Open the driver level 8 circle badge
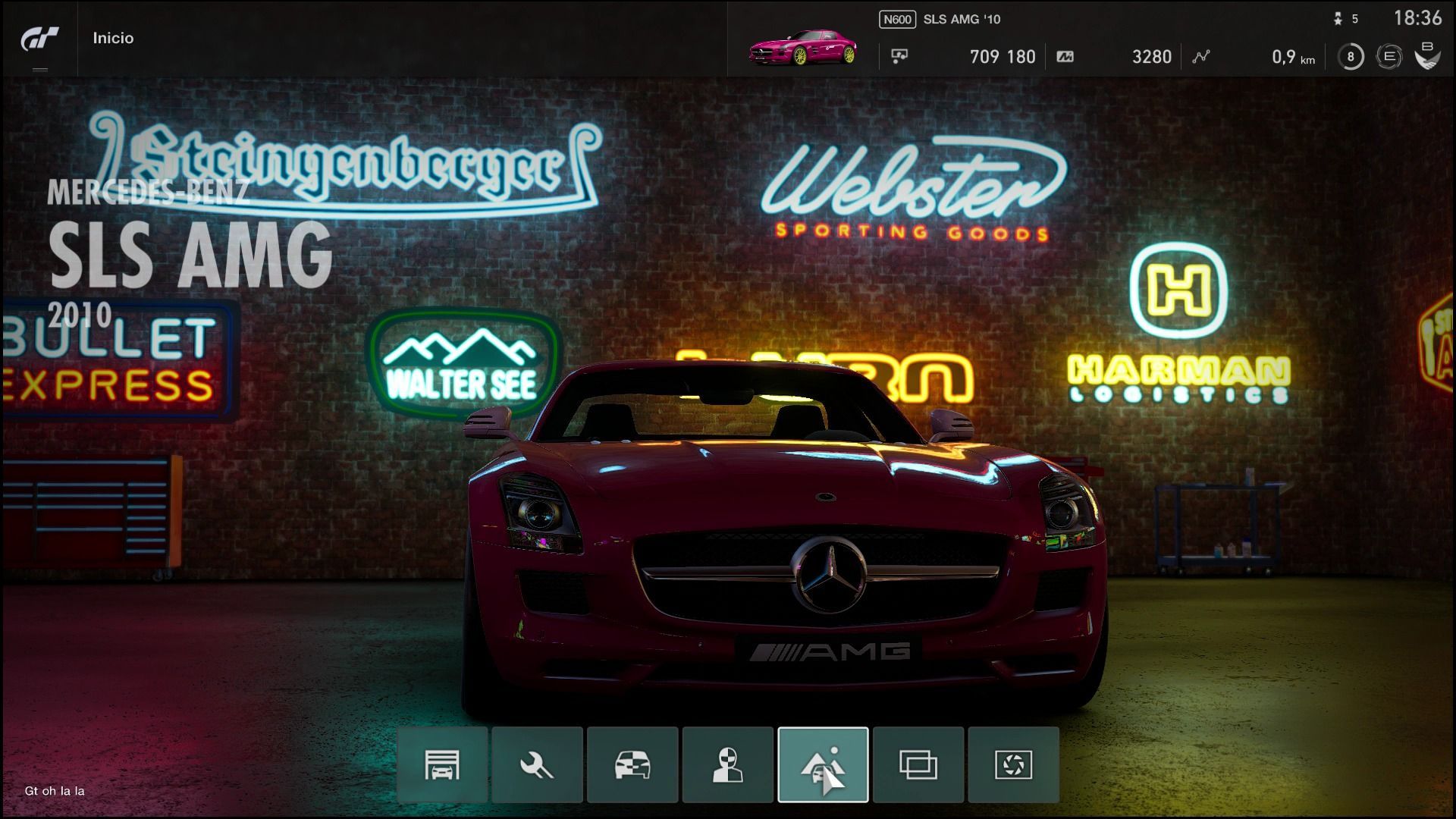 point(1350,57)
